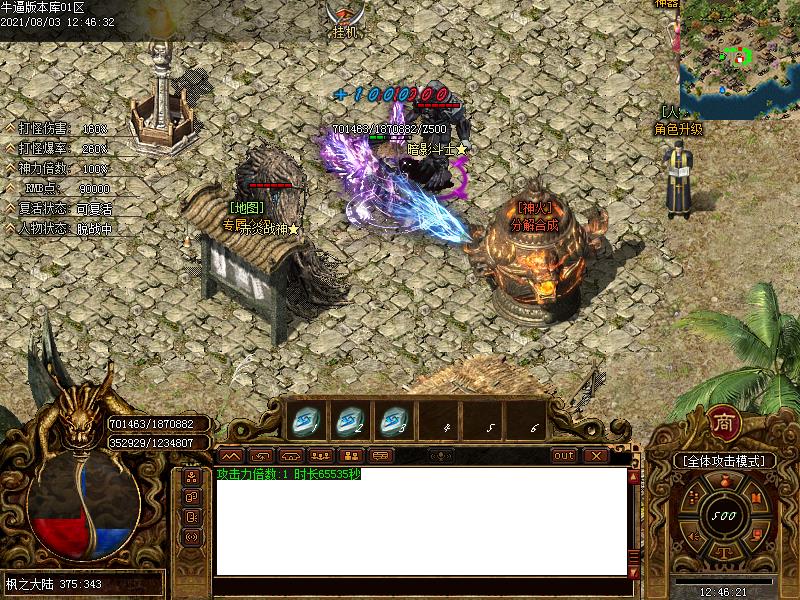The width and height of the screenshot is (800, 600).
Task: Close the game via the X button
Action: (596, 455)
